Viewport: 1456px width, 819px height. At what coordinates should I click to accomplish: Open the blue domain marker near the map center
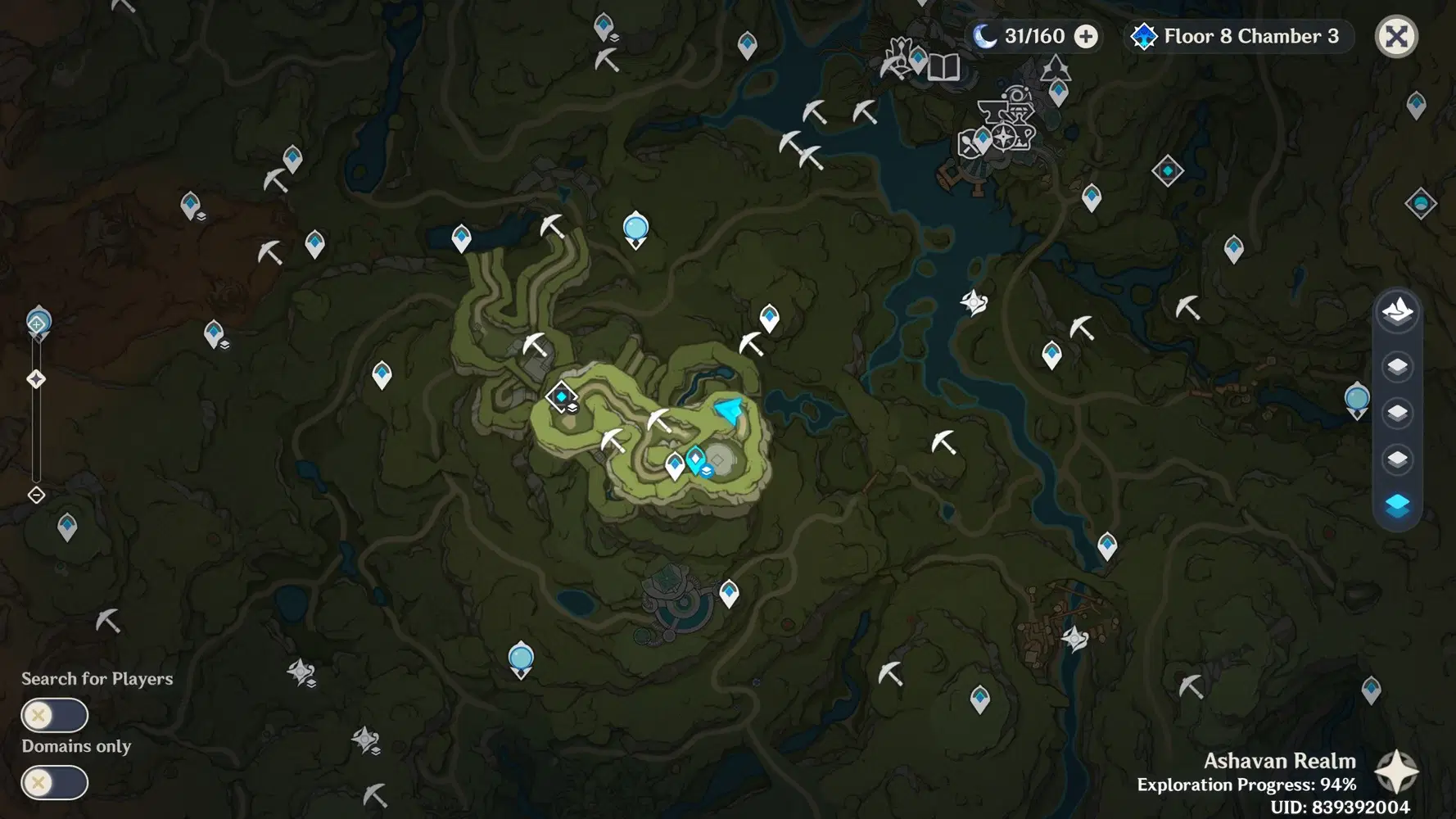pyautogui.click(x=561, y=396)
